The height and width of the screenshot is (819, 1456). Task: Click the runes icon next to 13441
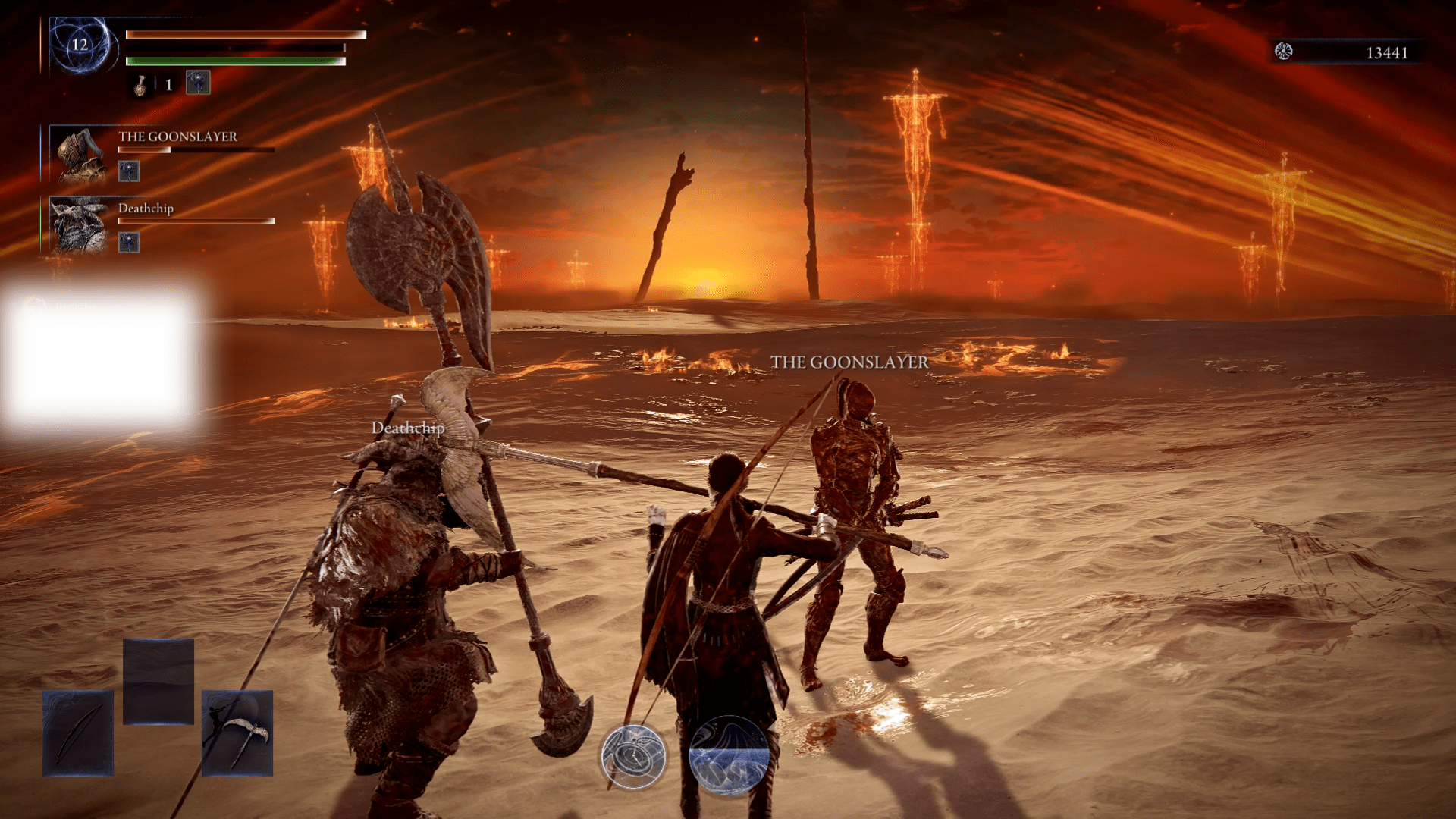[1283, 52]
